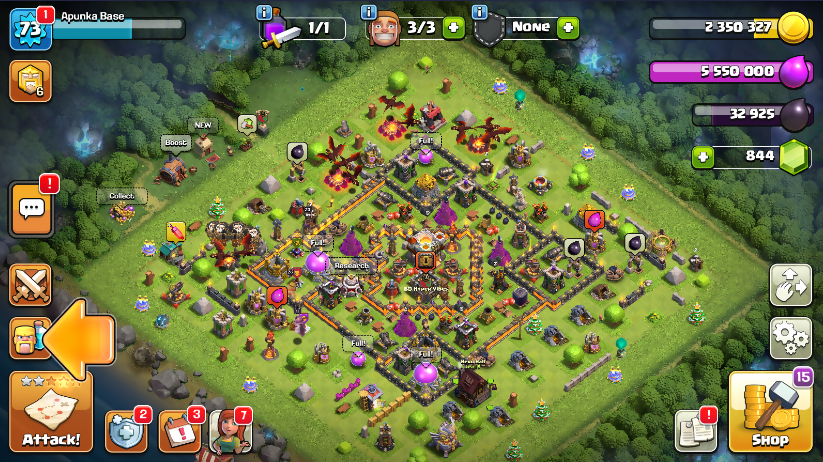
Task: Open the barbarian army training button
Action: point(27,338)
